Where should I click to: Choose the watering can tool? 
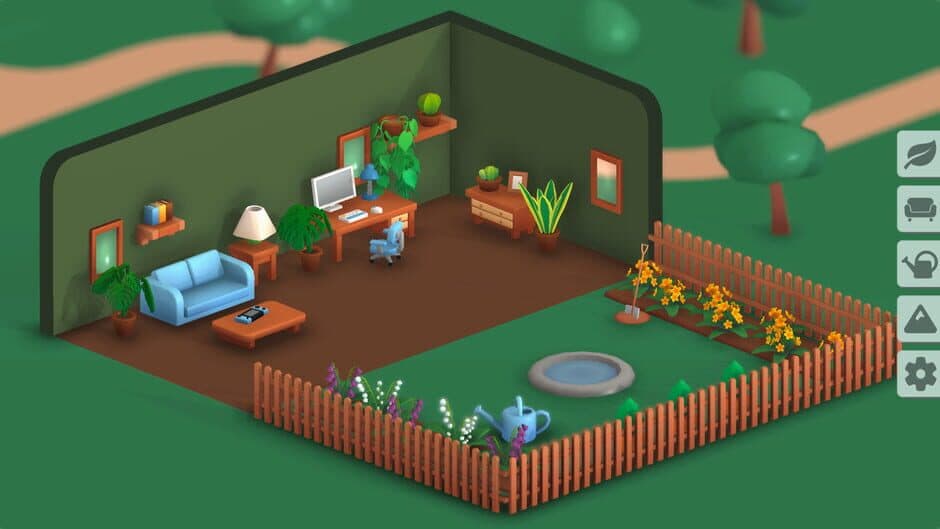point(918,265)
